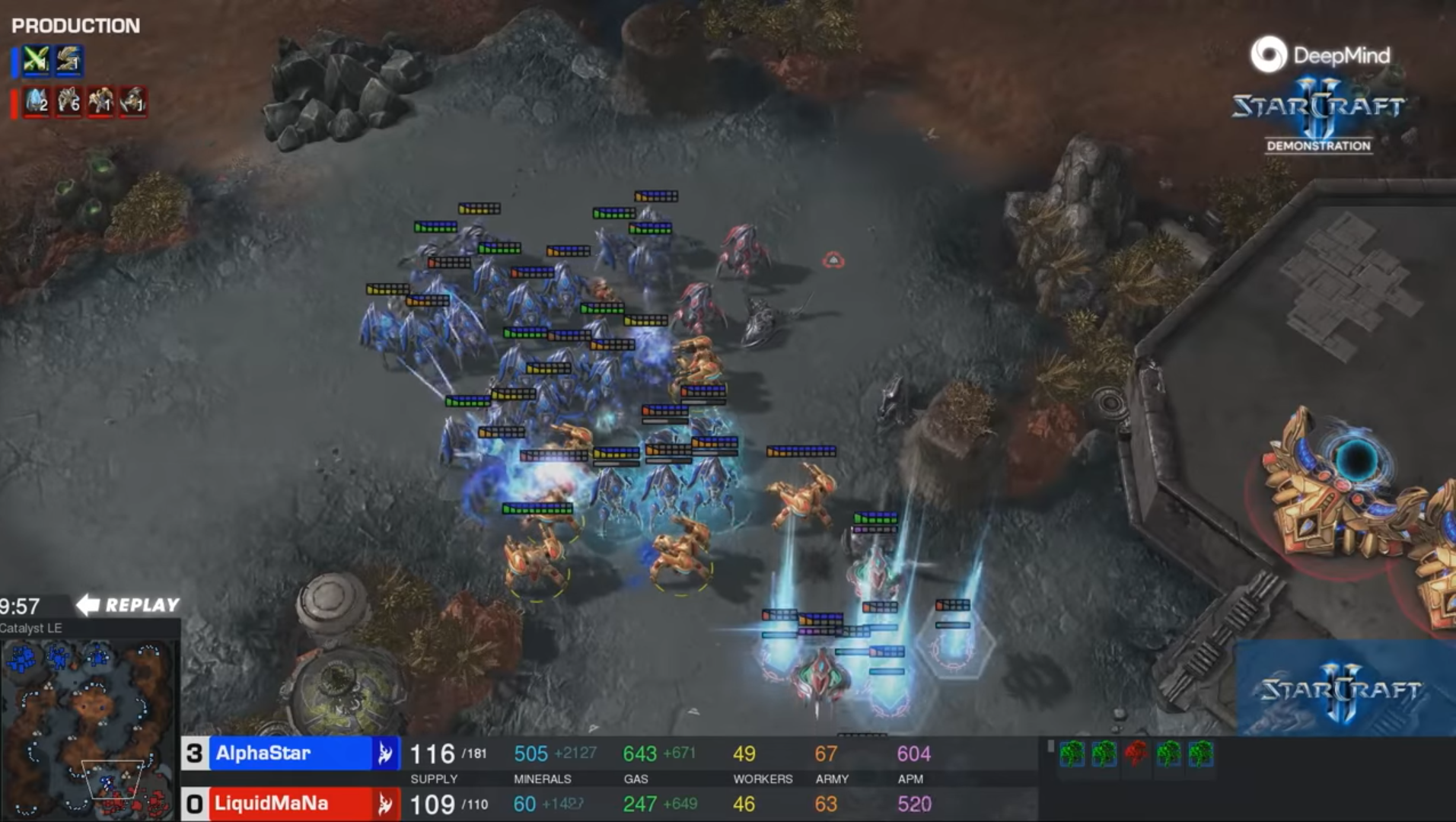Click the red production icon showing 6

tap(68, 100)
